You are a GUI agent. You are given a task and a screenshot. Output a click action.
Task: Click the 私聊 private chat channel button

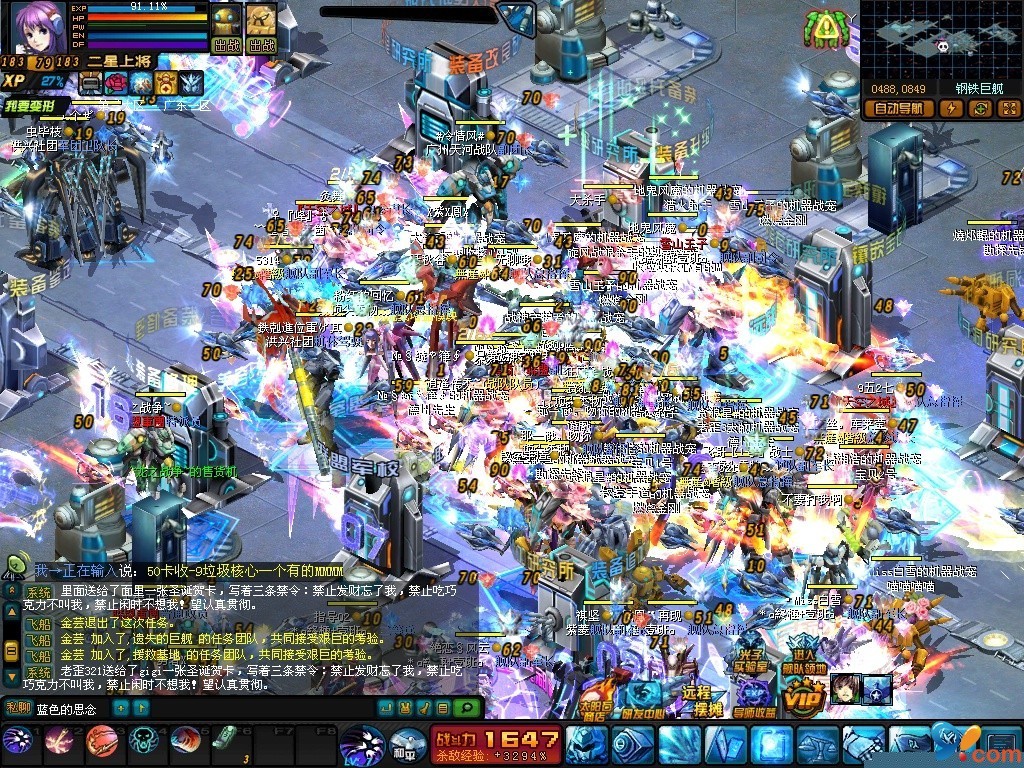[19, 708]
